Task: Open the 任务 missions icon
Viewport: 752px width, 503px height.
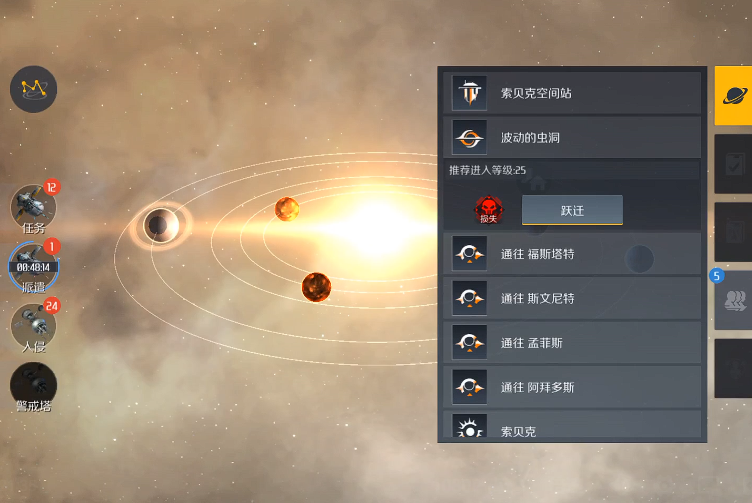Action: 33,206
